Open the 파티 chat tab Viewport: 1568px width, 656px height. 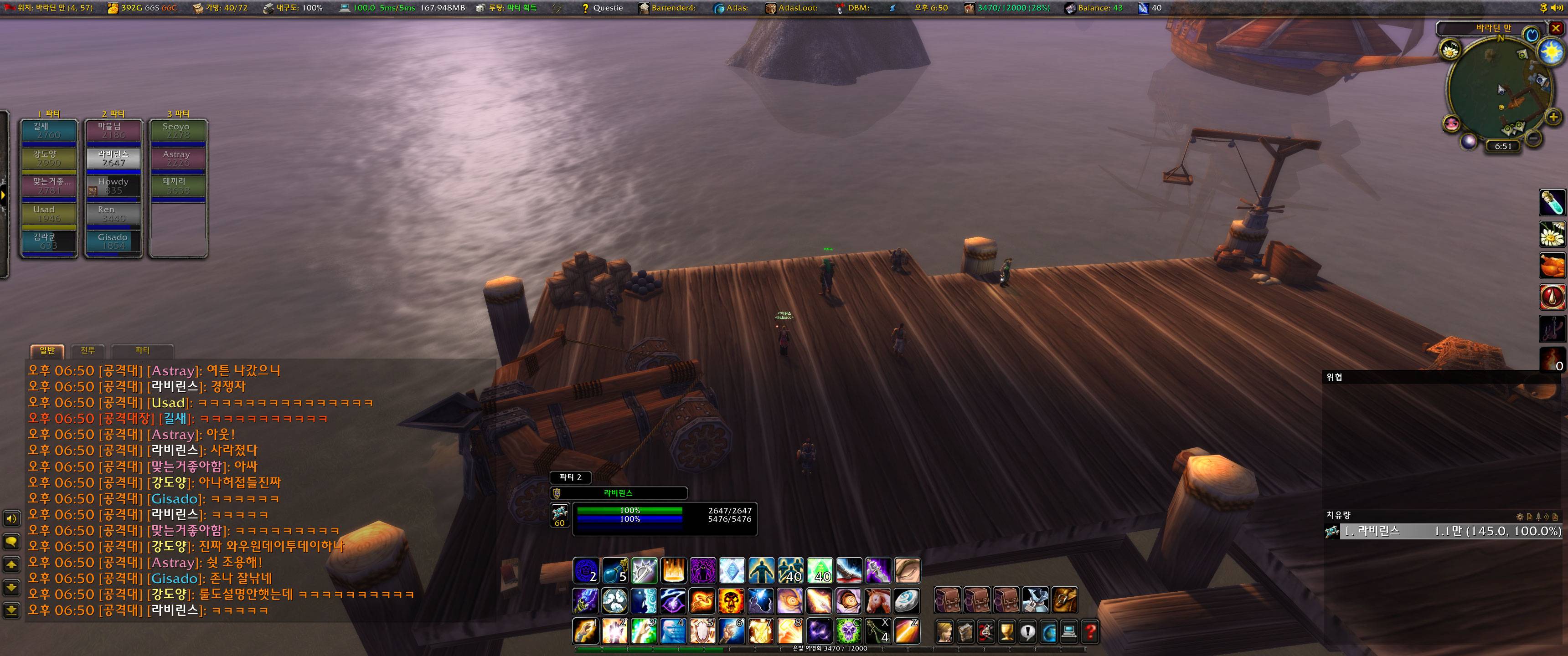point(142,350)
